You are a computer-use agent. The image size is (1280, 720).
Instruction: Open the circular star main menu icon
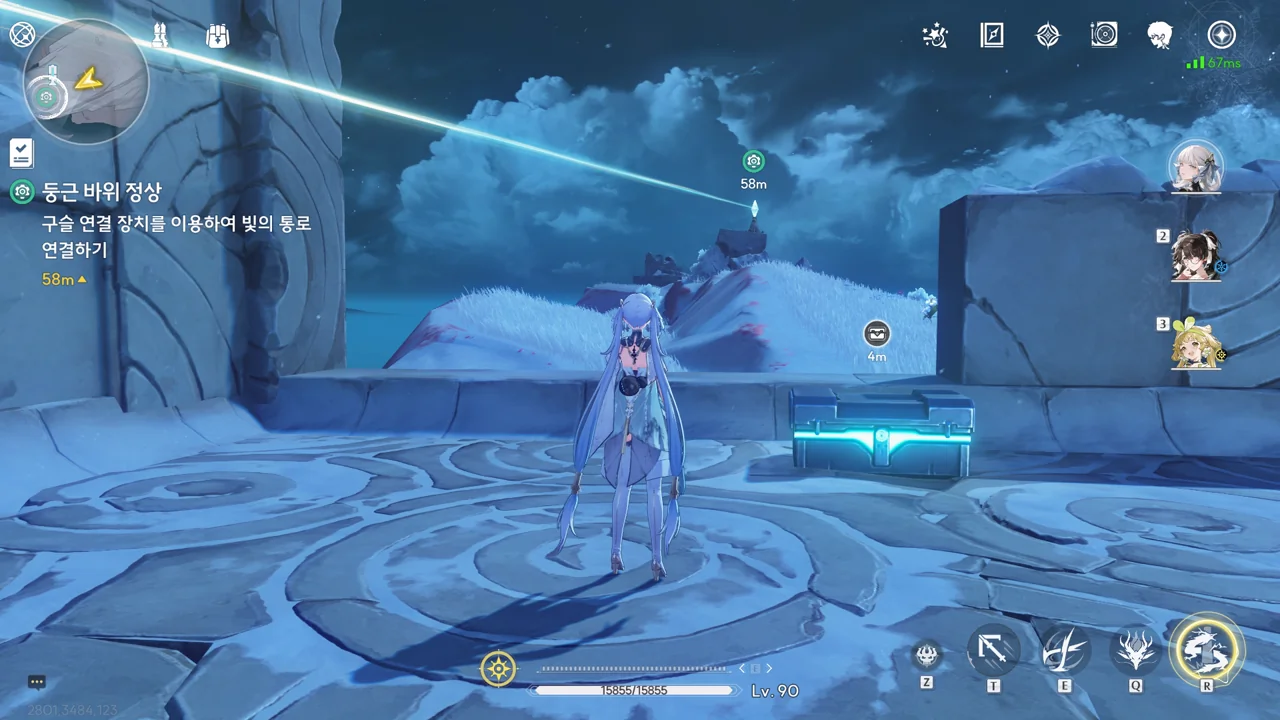point(1221,36)
